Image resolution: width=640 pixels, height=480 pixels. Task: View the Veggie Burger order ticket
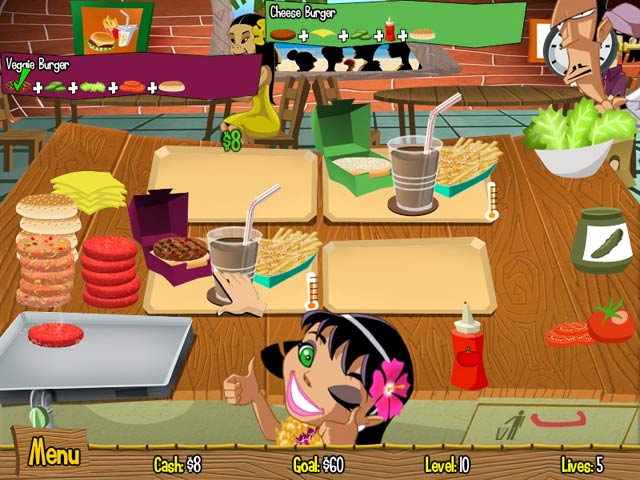point(130,76)
